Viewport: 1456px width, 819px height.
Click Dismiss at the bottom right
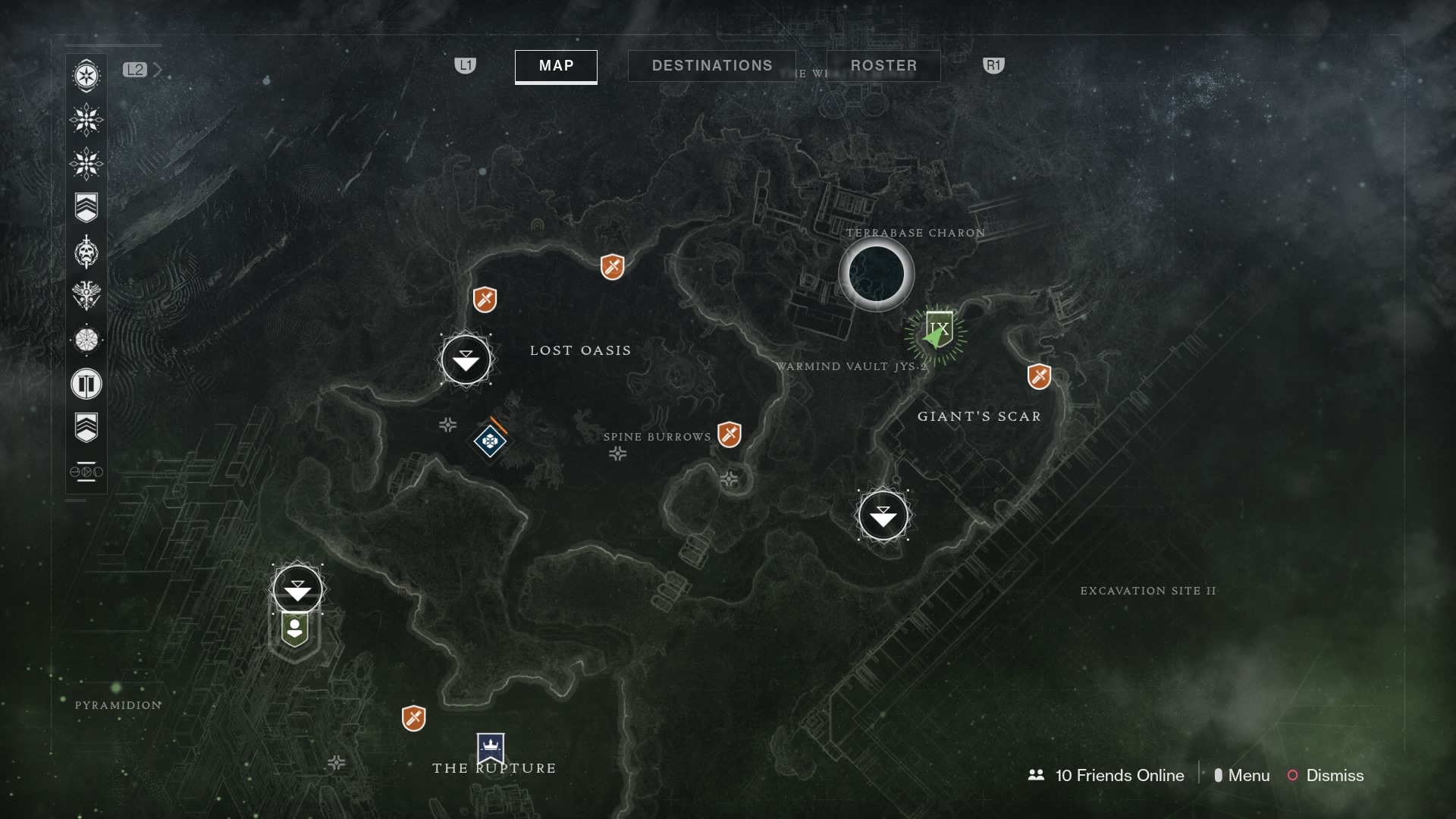1335,776
